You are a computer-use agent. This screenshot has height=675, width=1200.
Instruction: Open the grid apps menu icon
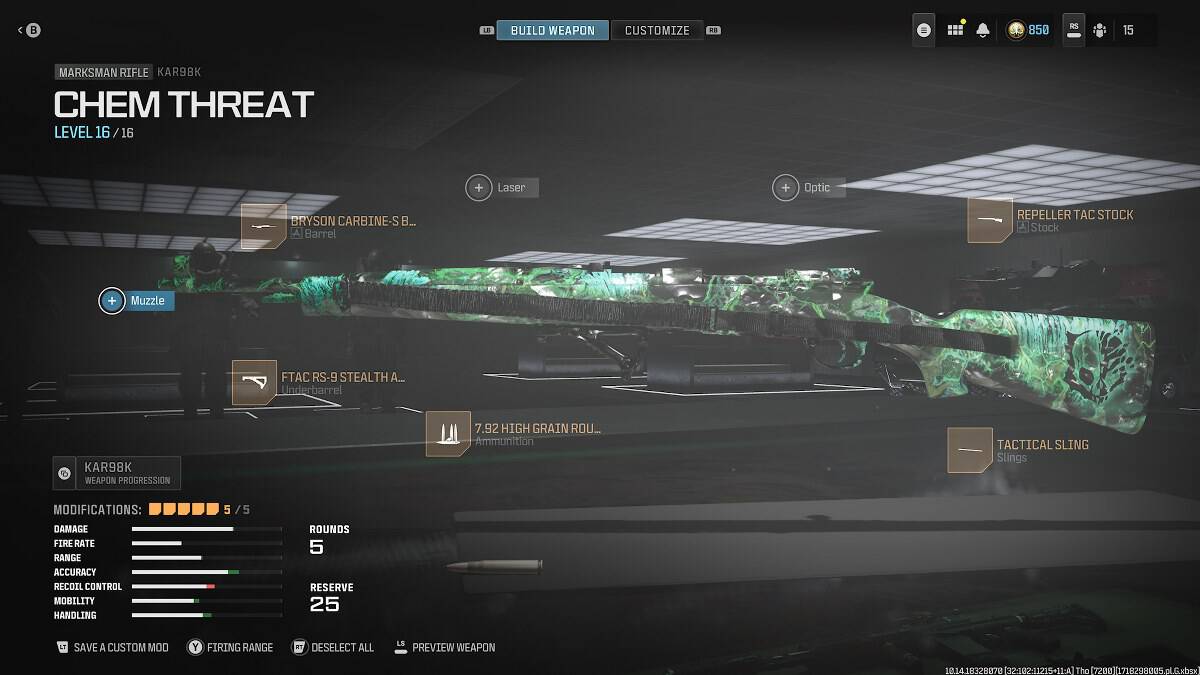click(955, 30)
